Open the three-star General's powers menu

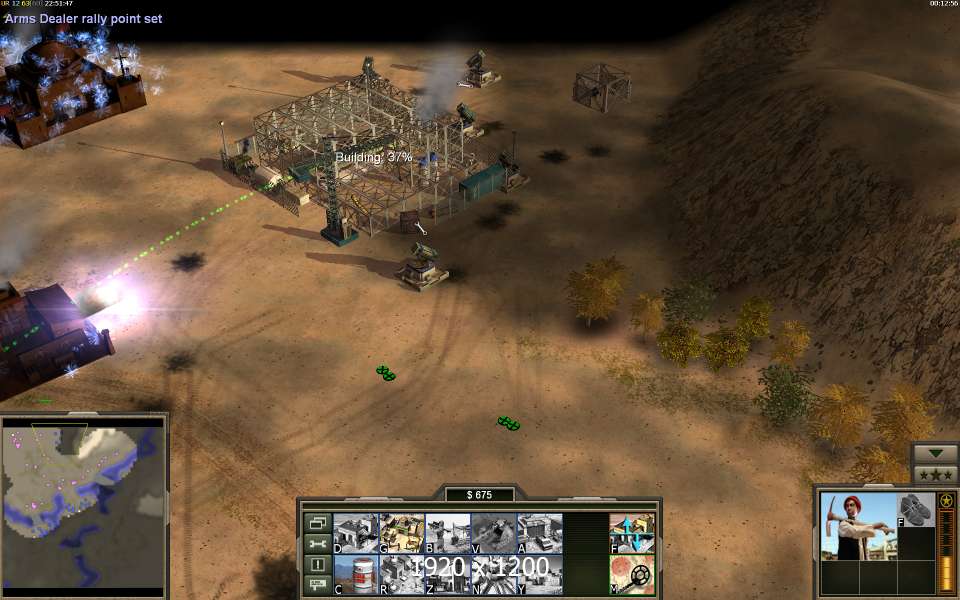[935, 474]
